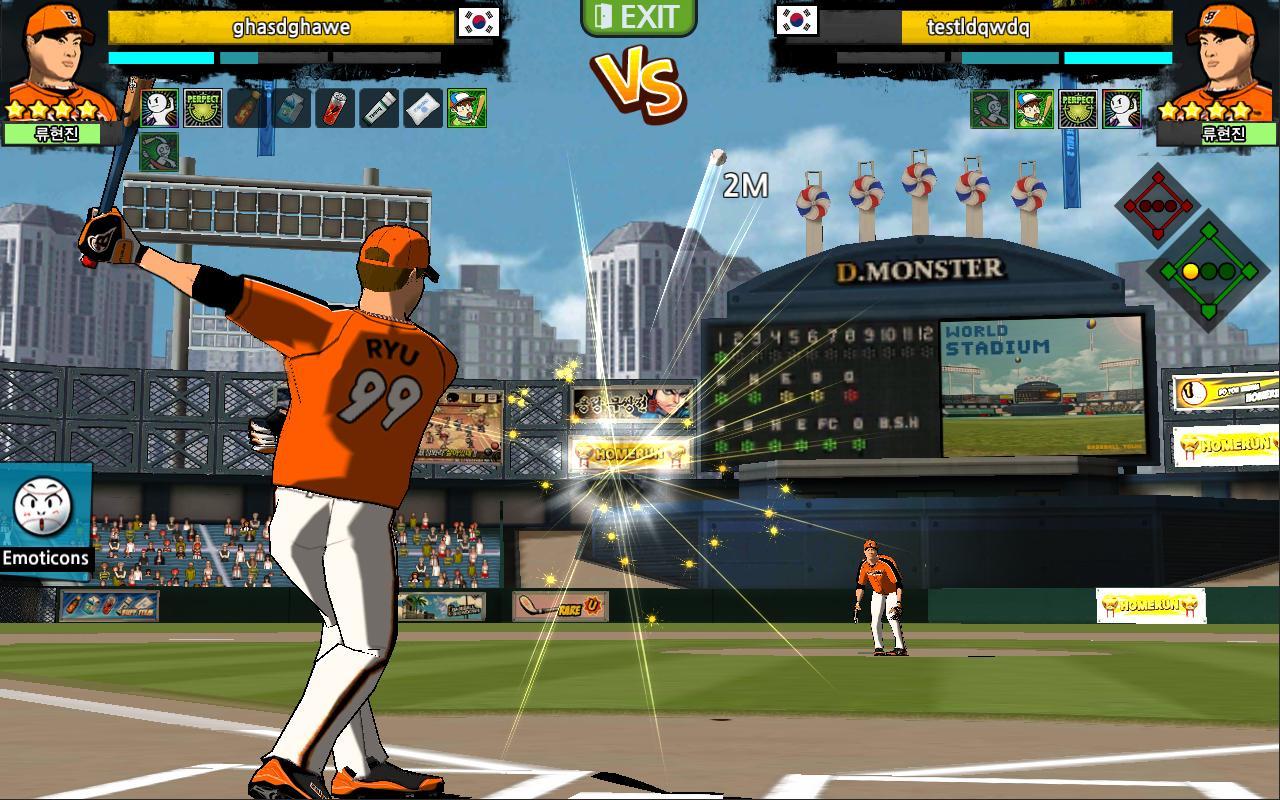
Task: Select the energy drink item icon
Action: tap(335, 108)
